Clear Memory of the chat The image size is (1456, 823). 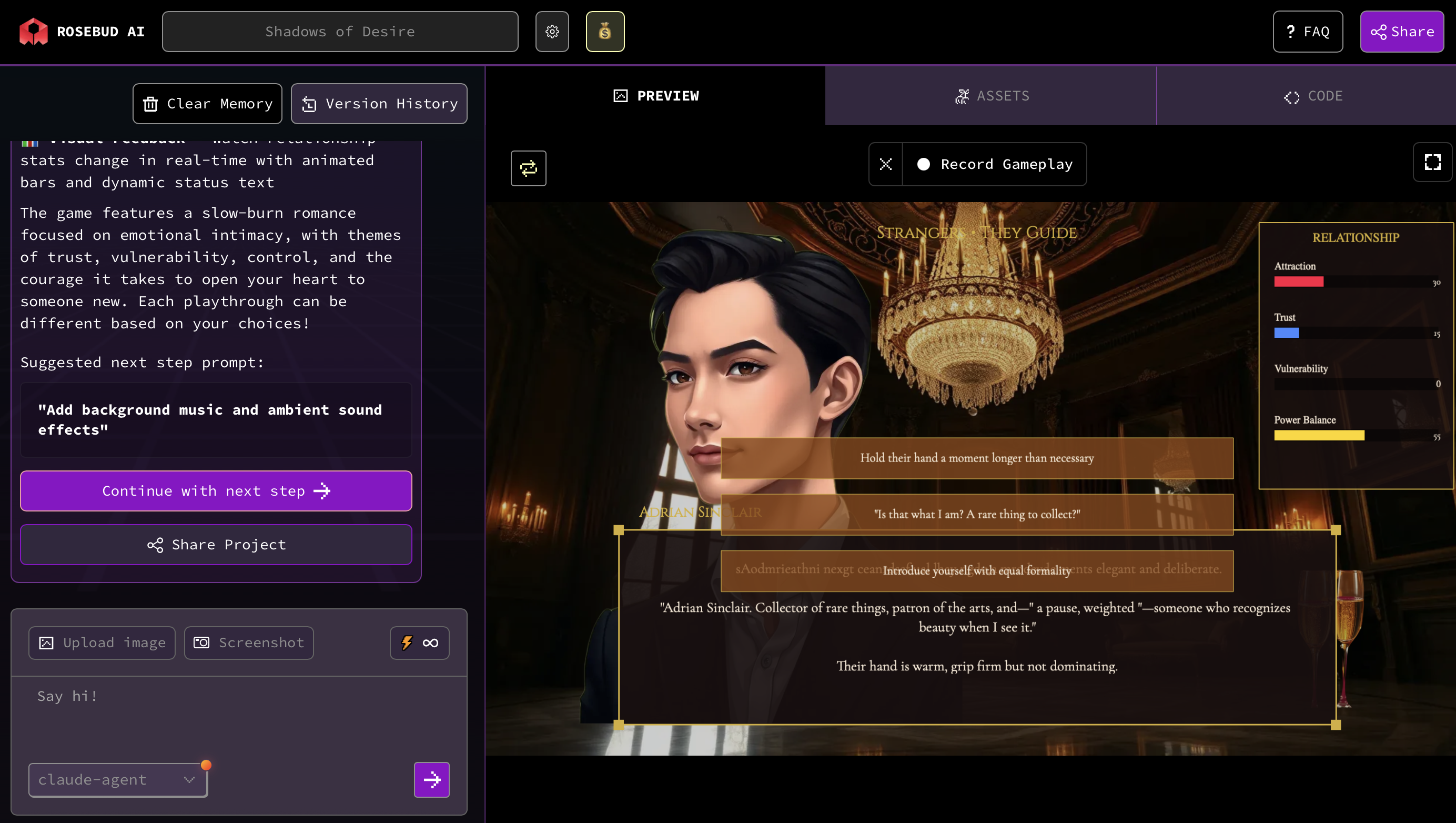pos(207,104)
